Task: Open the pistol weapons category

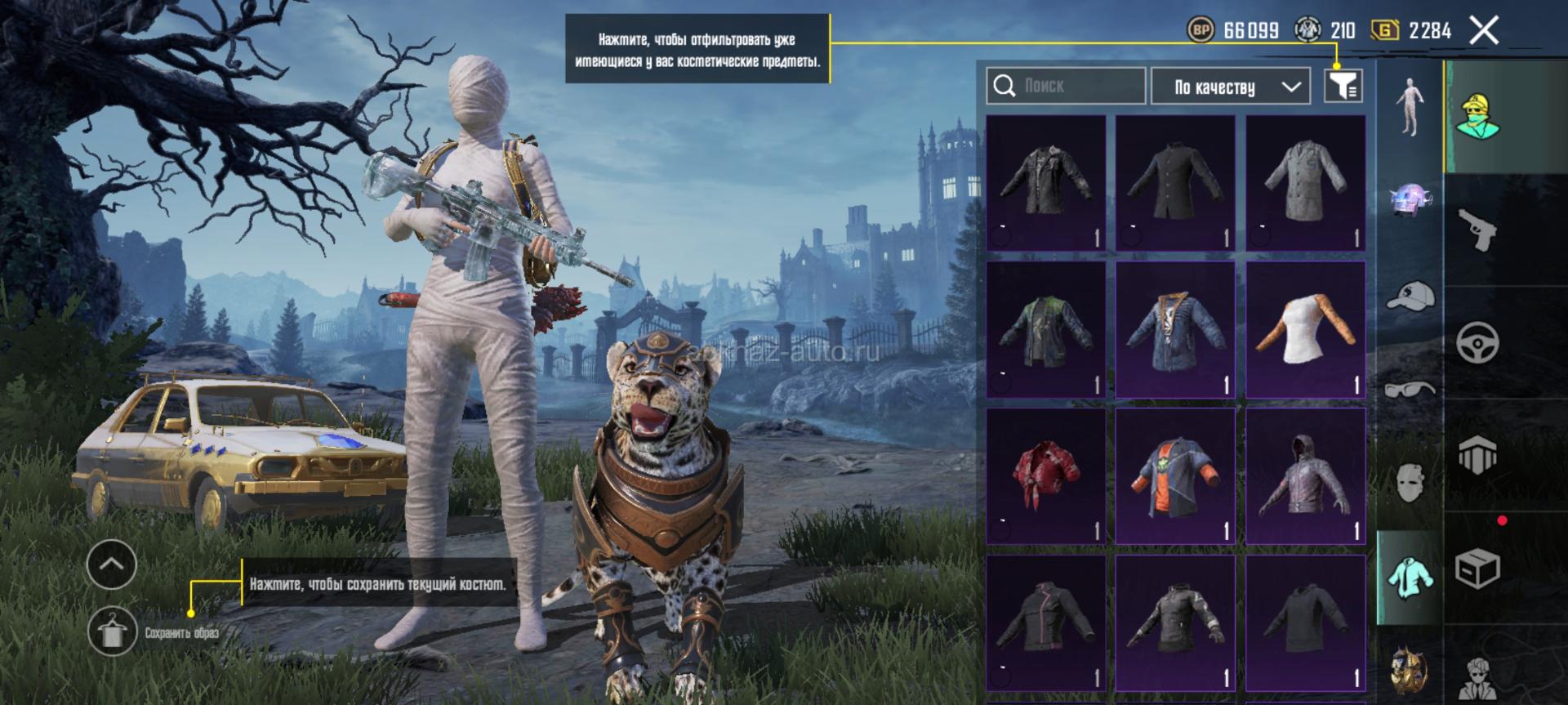Action: coord(1478,230)
